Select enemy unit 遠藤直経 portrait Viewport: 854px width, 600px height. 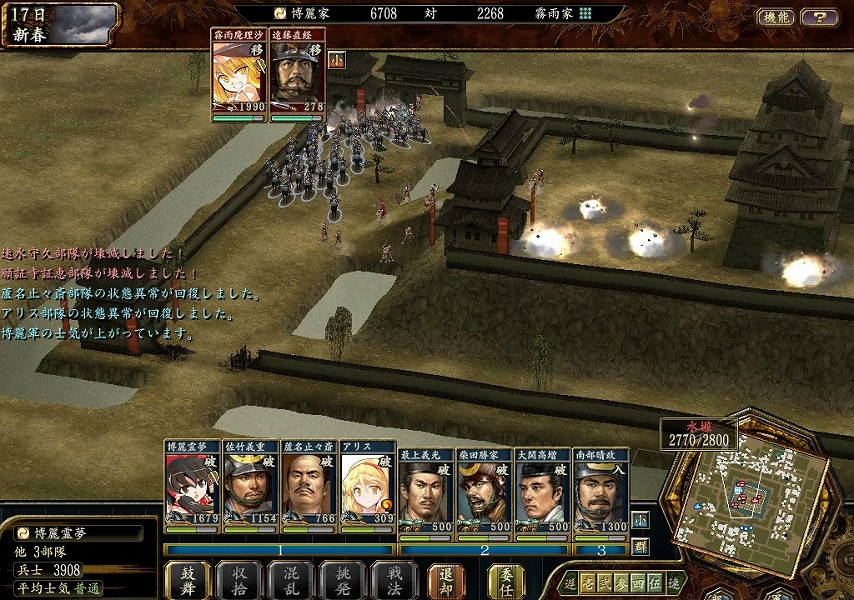coord(298,79)
